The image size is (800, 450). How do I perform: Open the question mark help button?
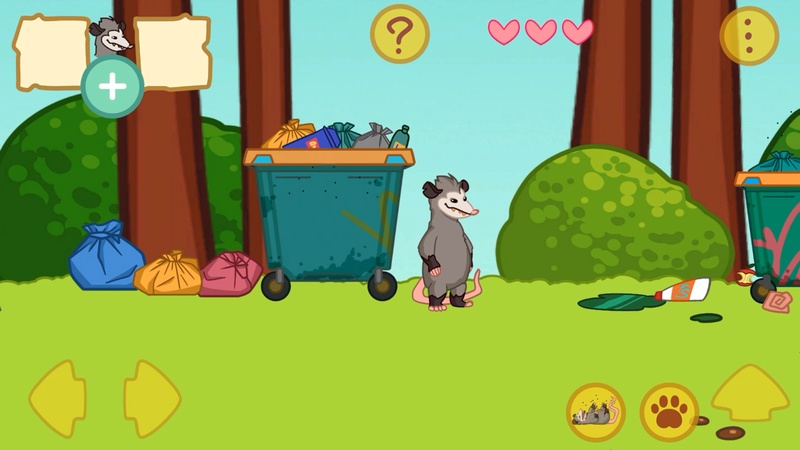click(399, 34)
